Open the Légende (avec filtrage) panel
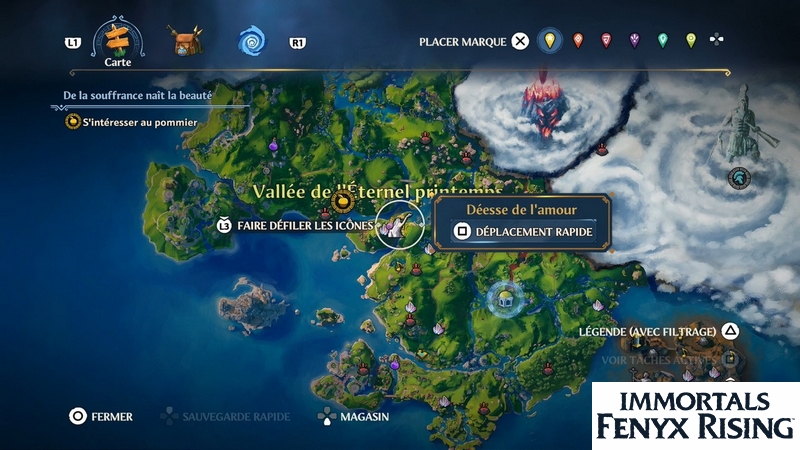The height and width of the screenshot is (450, 800). pyautogui.click(x=658, y=331)
